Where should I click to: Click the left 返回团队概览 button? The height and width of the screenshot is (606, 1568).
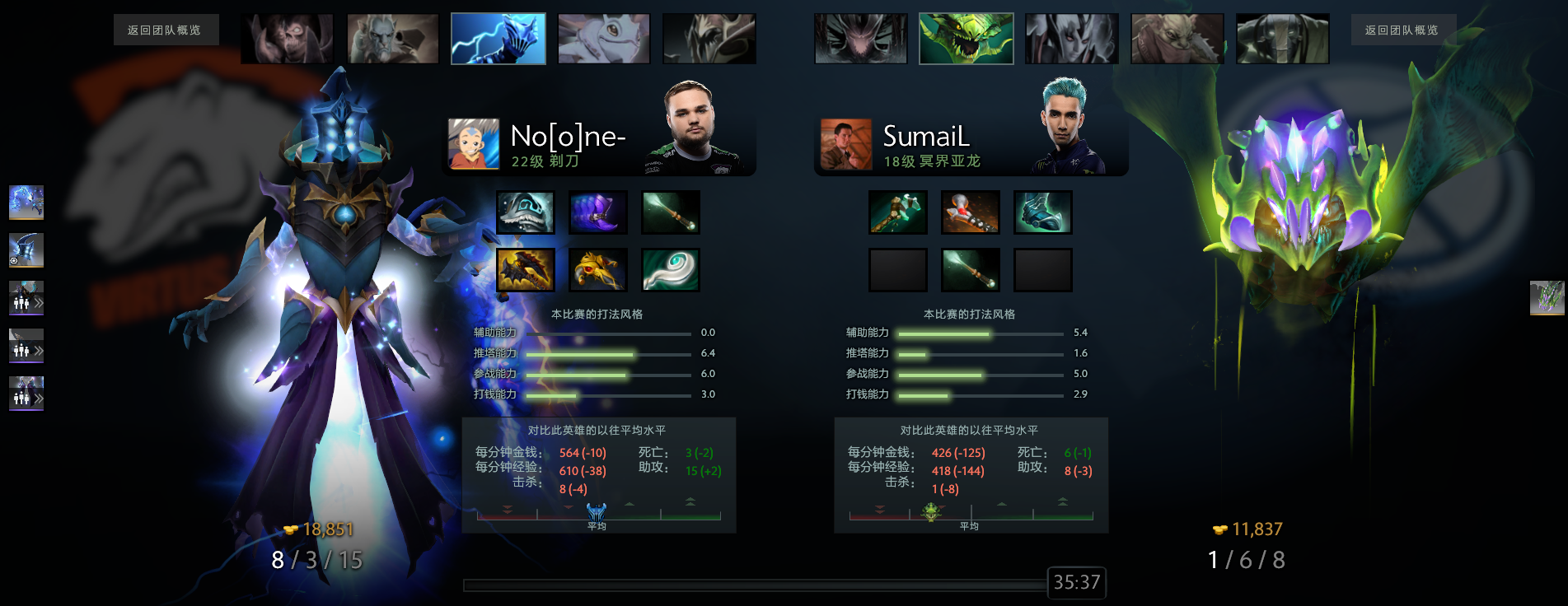pyautogui.click(x=166, y=30)
